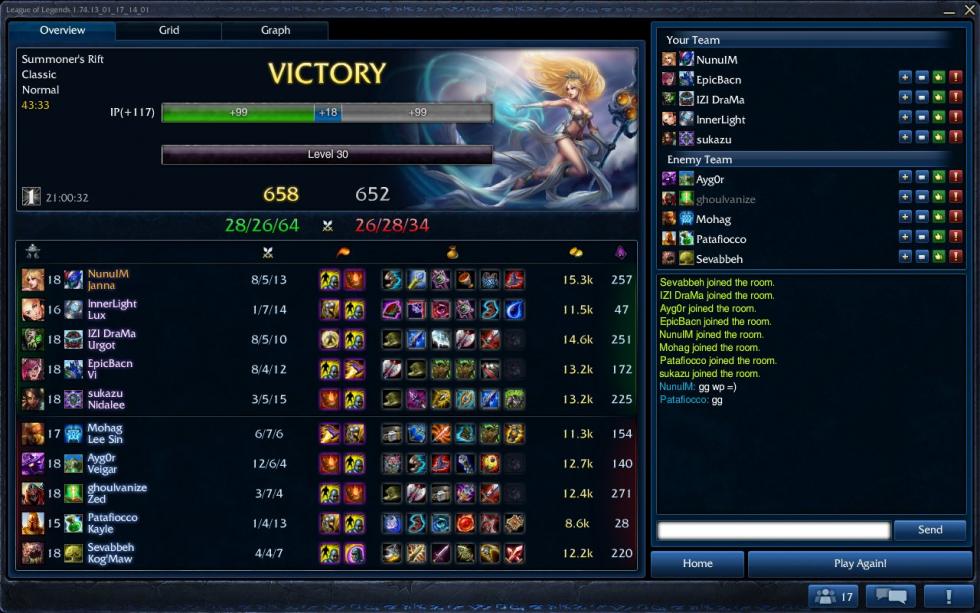Click the Play Again! button
Image resolution: width=980 pixels, height=613 pixels.
point(859,563)
